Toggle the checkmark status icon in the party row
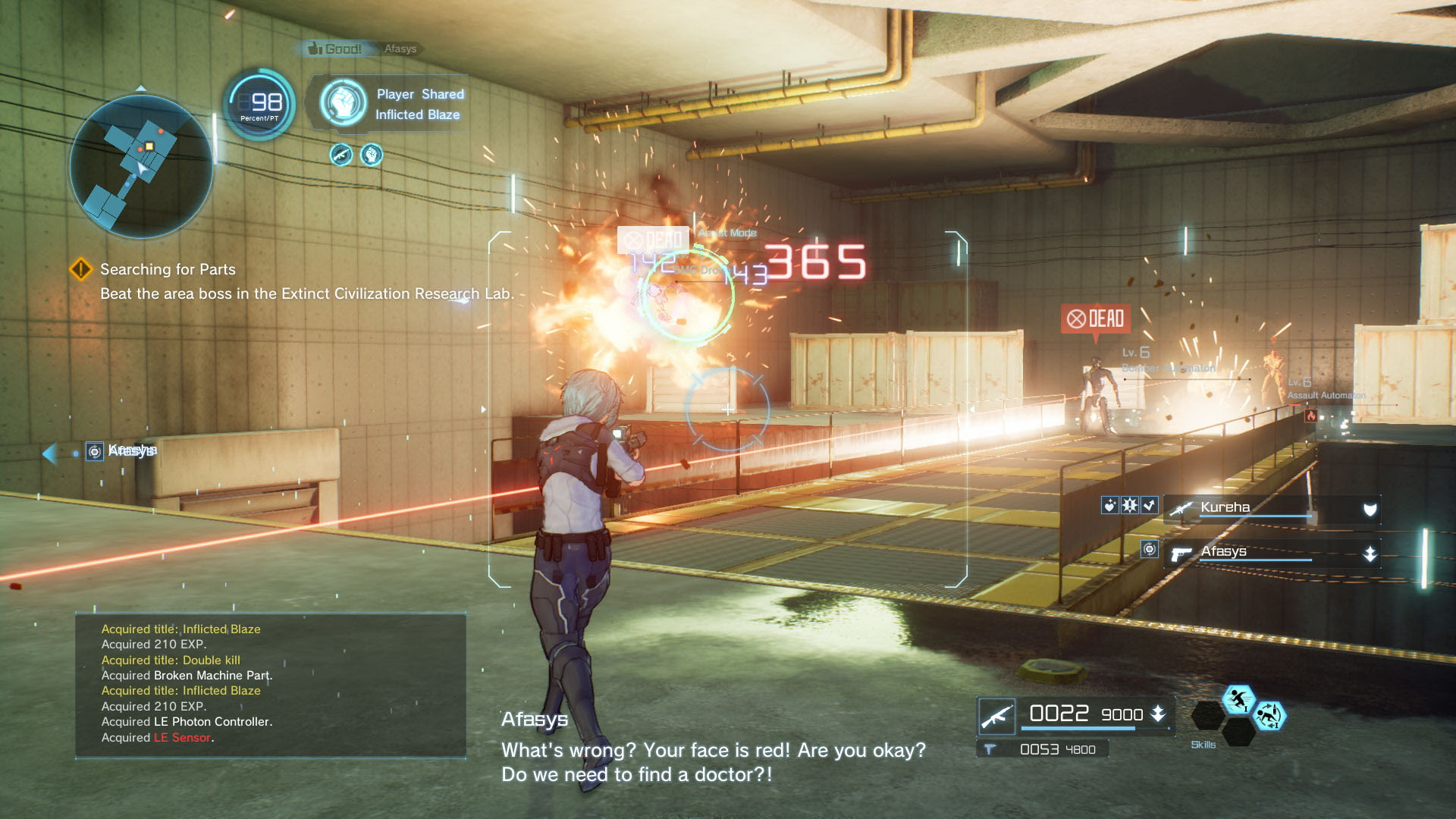The height and width of the screenshot is (819, 1456). pyautogui.click(x=1149, y=505)
